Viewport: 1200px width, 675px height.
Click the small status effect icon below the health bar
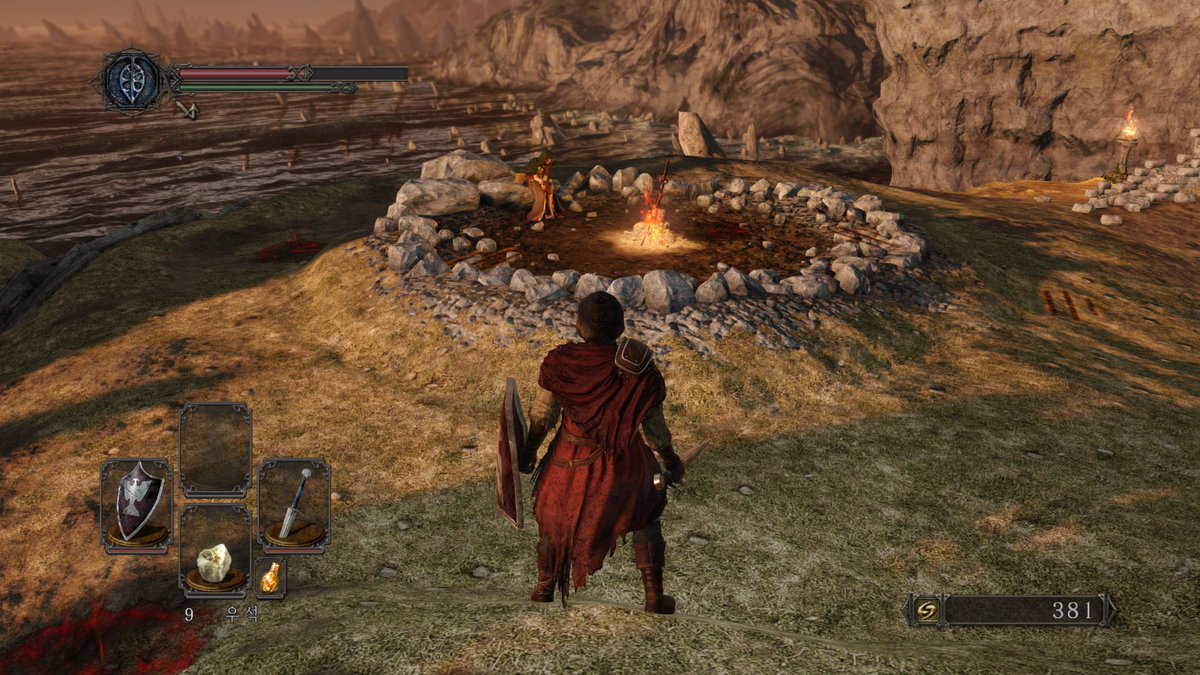[187, 109]
